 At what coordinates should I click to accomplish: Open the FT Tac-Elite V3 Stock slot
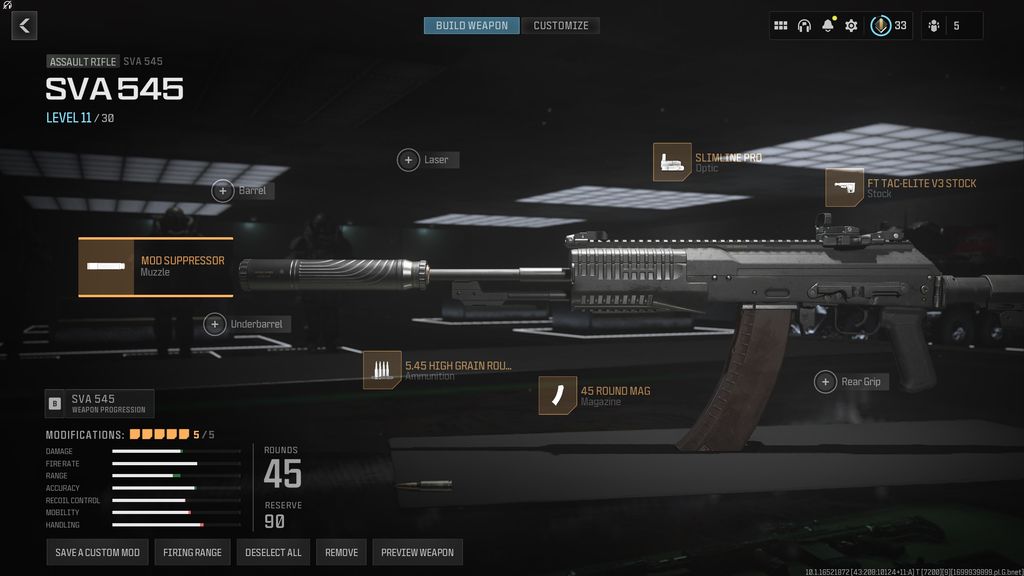(x=844, y=187)
